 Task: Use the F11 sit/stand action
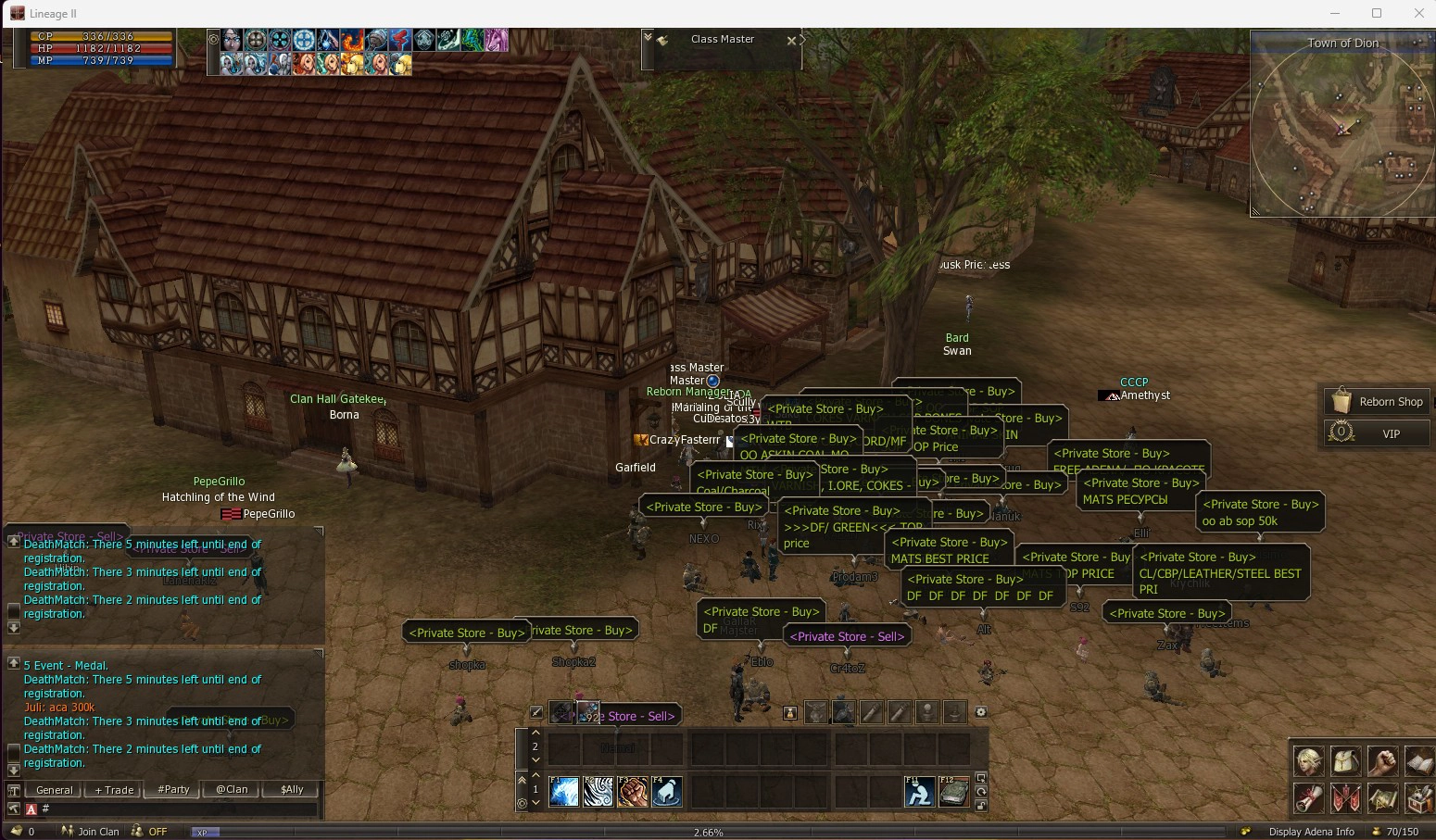[x=919, y=792]
